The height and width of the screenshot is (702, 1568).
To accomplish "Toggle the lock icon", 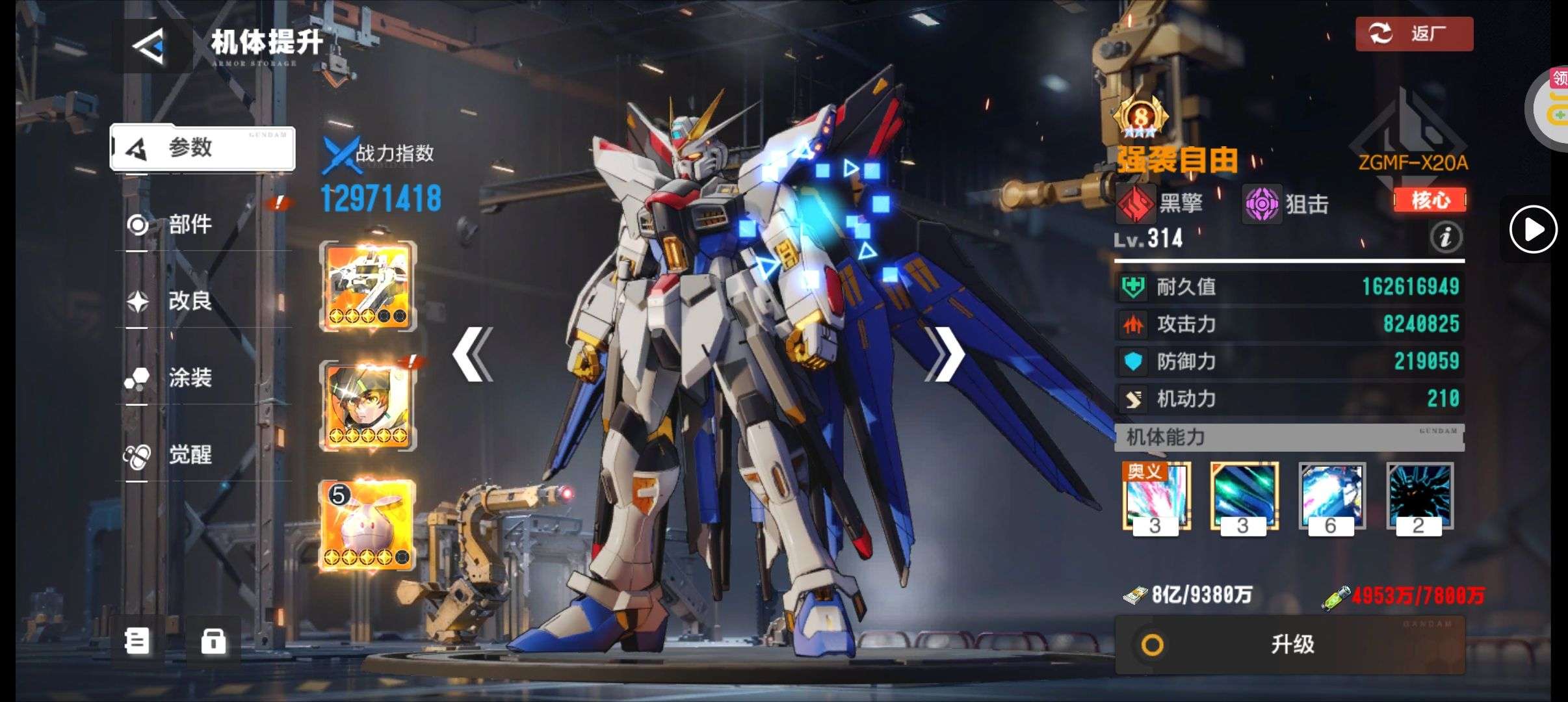I will tap(213, 642).
